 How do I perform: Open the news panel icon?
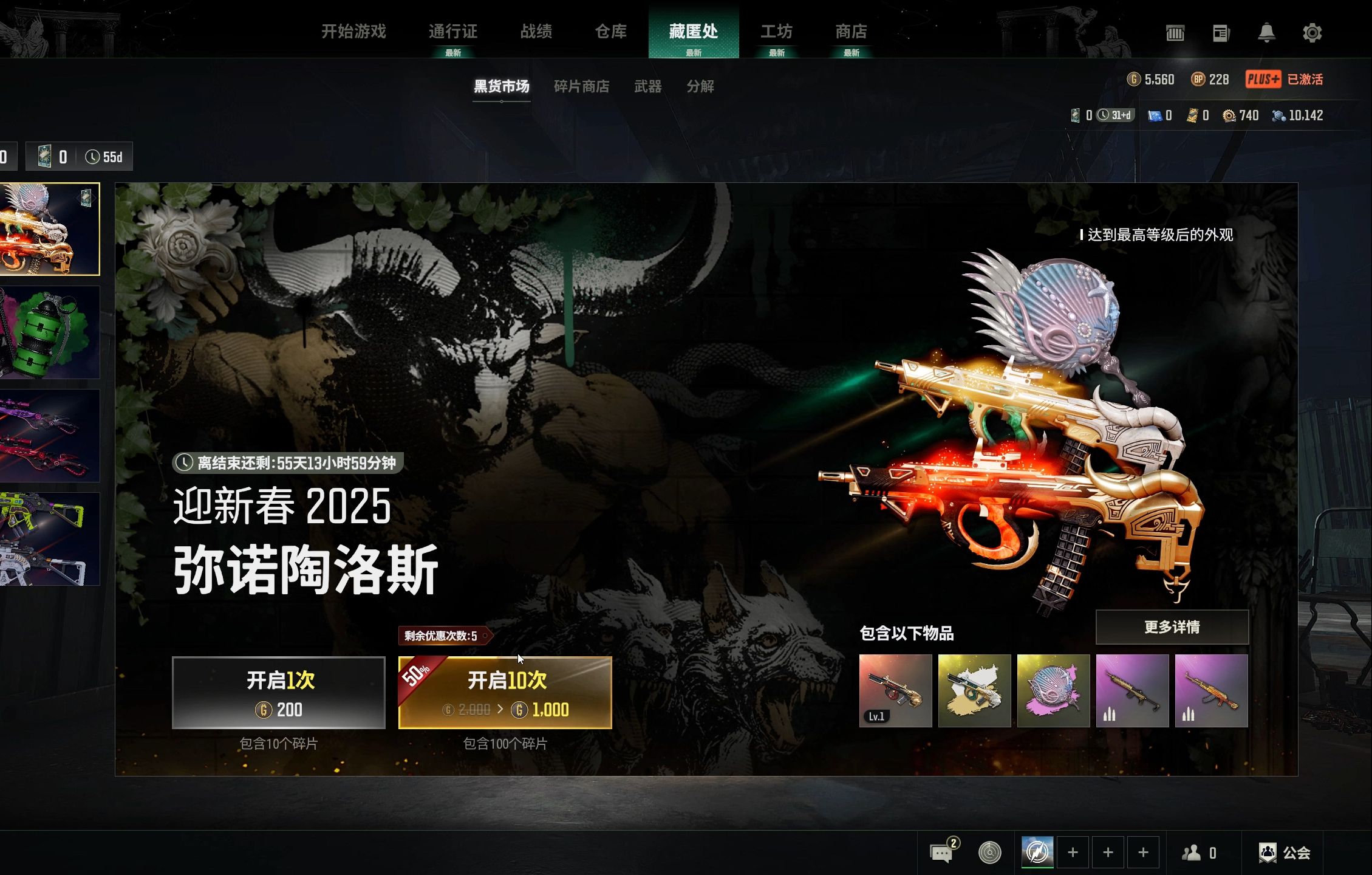(1221, 33)
